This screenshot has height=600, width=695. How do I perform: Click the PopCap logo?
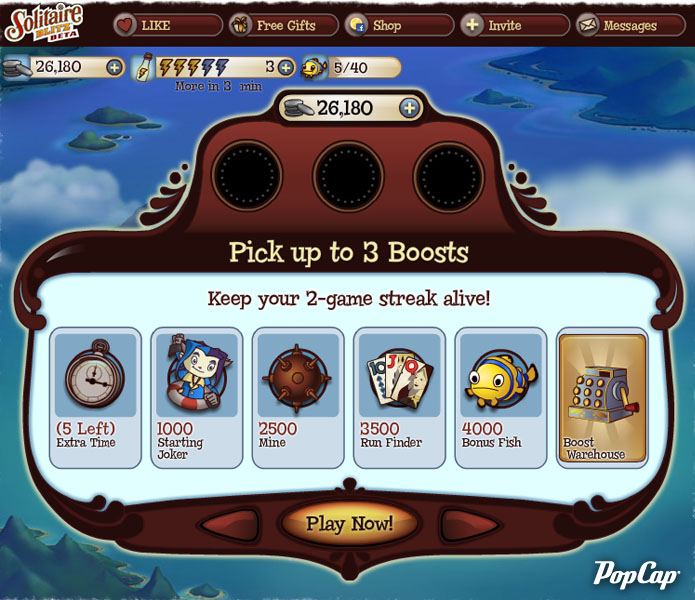636,573
